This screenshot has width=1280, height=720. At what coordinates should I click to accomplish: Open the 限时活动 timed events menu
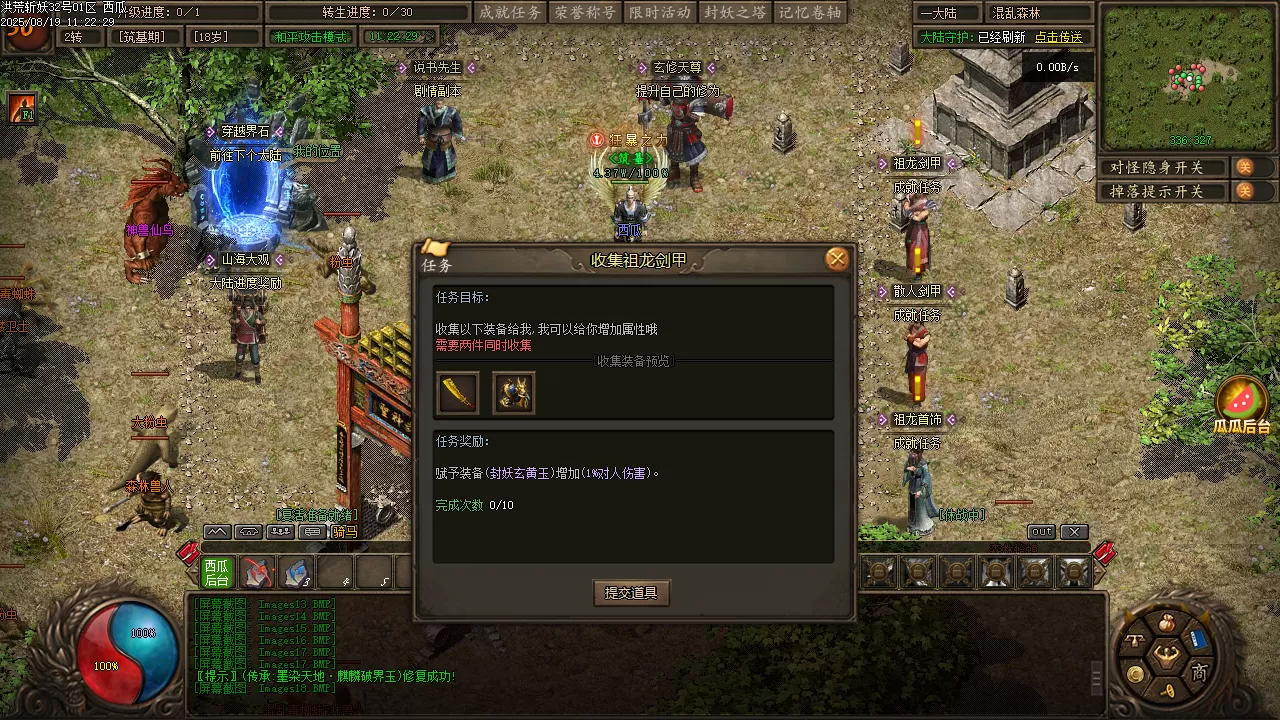[660, 13]
